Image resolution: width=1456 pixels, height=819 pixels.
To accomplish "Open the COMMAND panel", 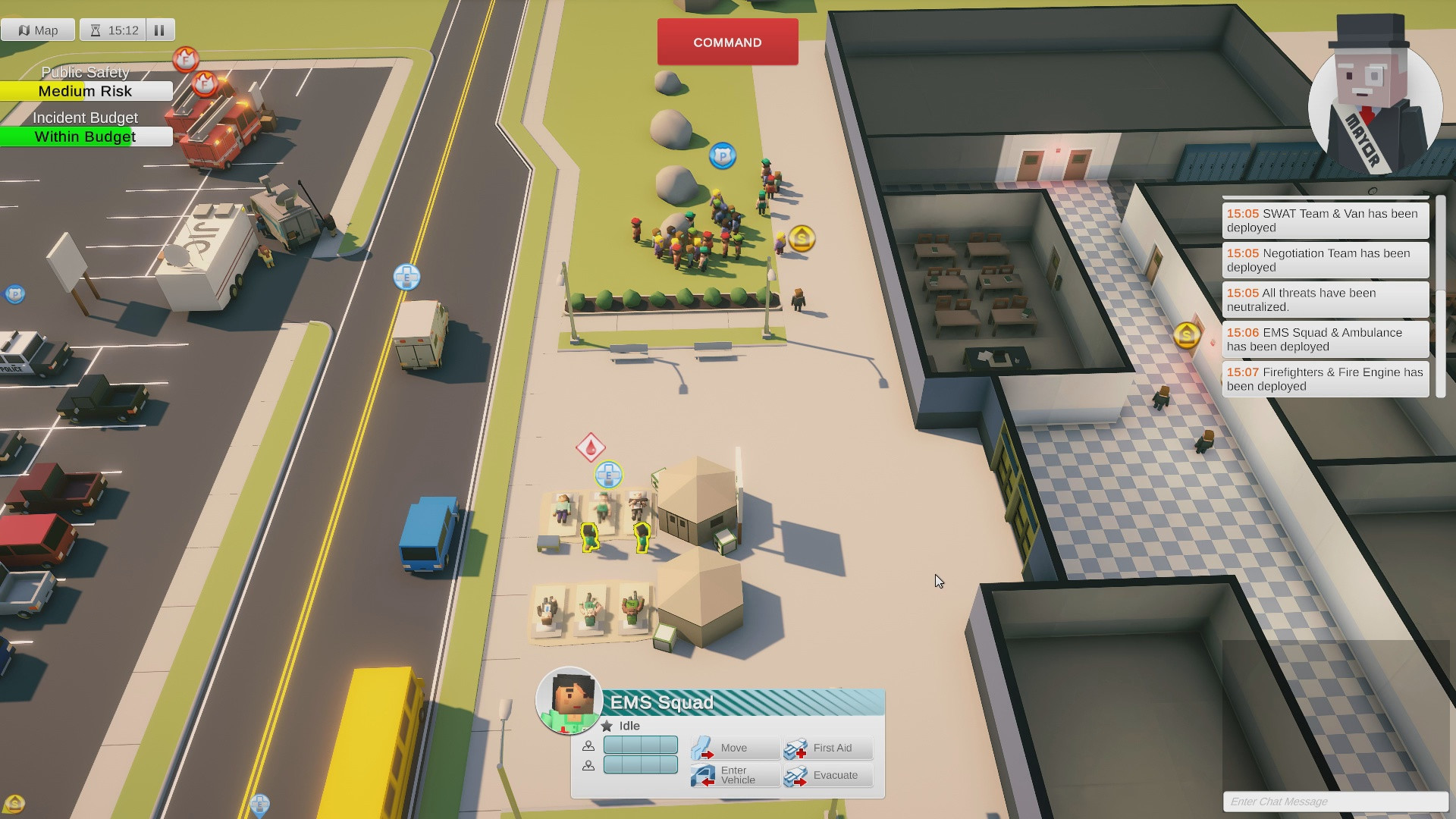I will (x=726, y=42).
